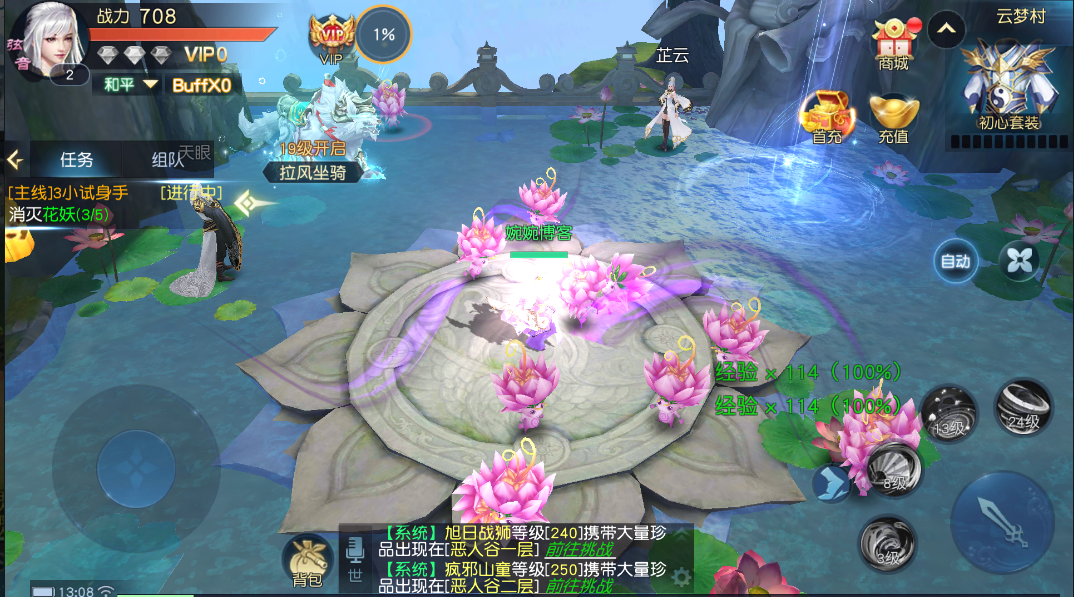Collapse the top-right menu with the up arrow
The image size is (1074, 597).
tap(945, 30)
